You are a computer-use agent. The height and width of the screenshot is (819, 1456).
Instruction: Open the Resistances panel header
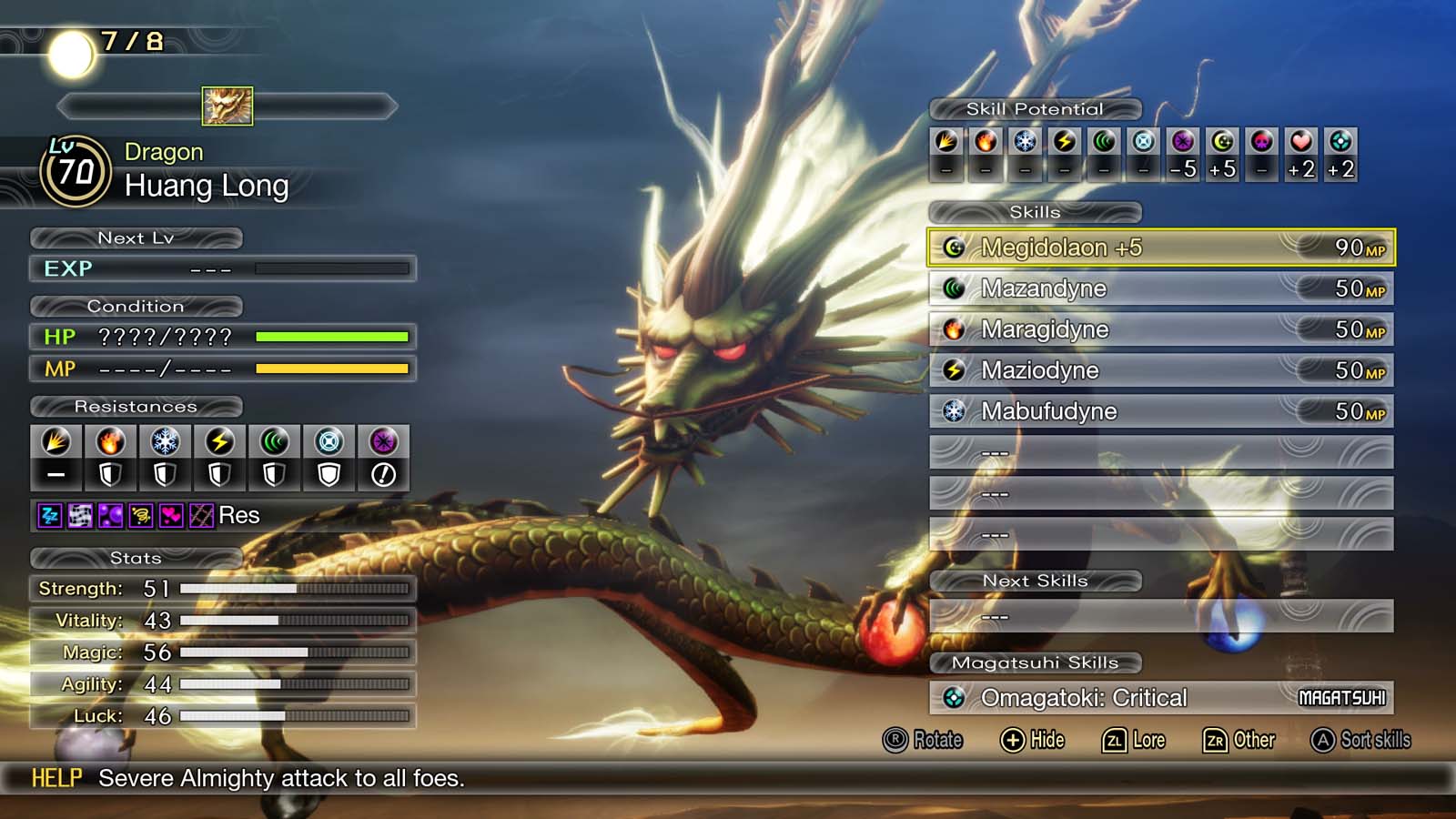tap(135, 407)
